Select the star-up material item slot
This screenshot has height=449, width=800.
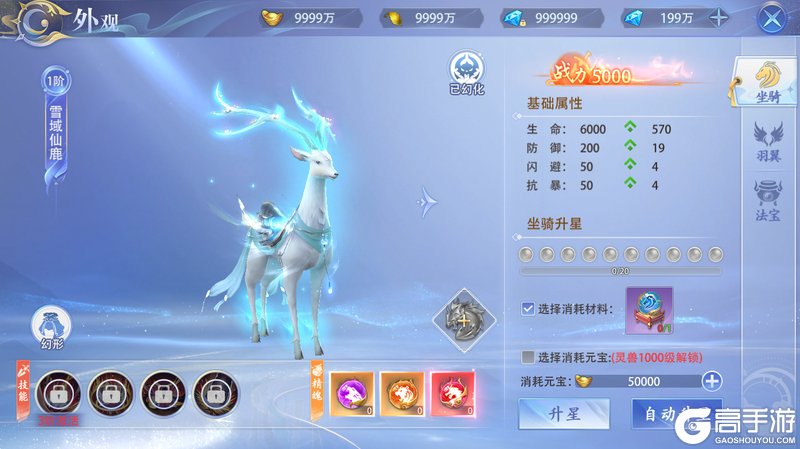pos(649,310)
